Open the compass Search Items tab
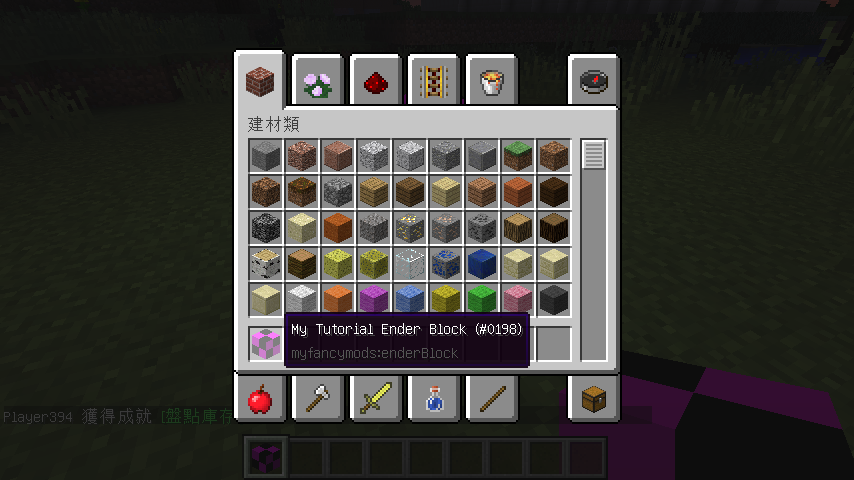 [x=594, y=82]
